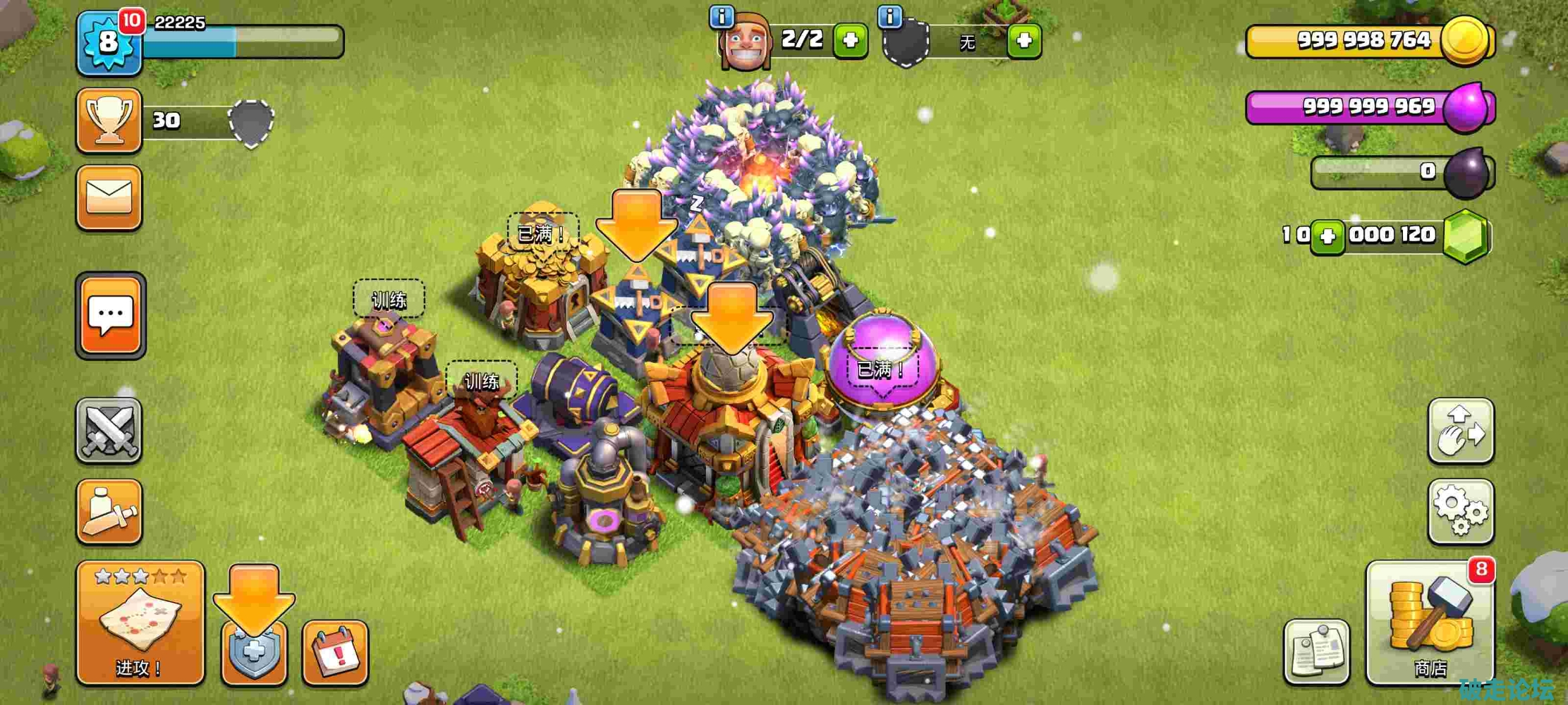Image resolution: width=1568 pixels, height=705 pixels.
Task: Open the trophy league button
Action: point(109,121)
